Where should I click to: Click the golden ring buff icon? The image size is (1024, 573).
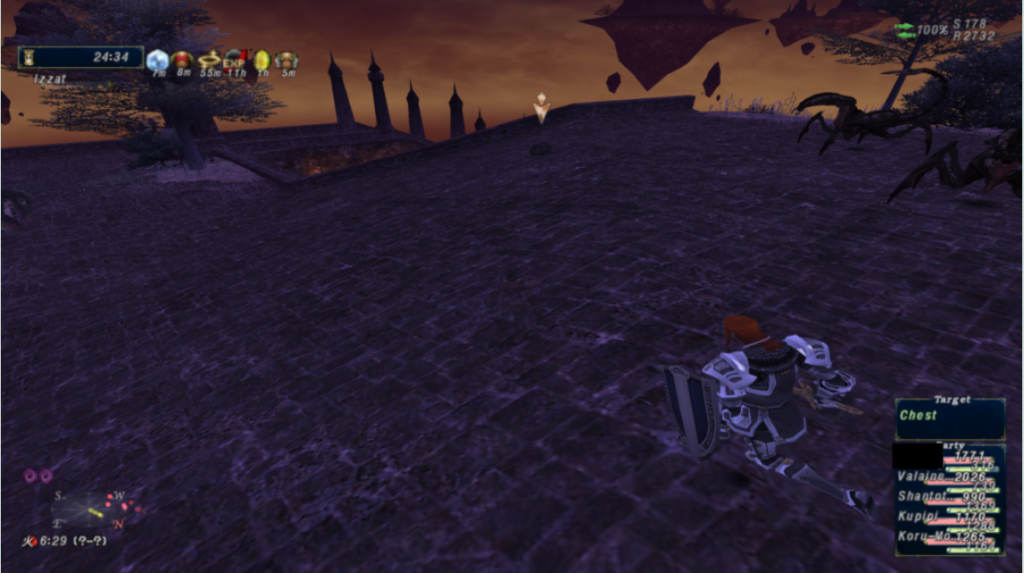click(x=209, y=61)
